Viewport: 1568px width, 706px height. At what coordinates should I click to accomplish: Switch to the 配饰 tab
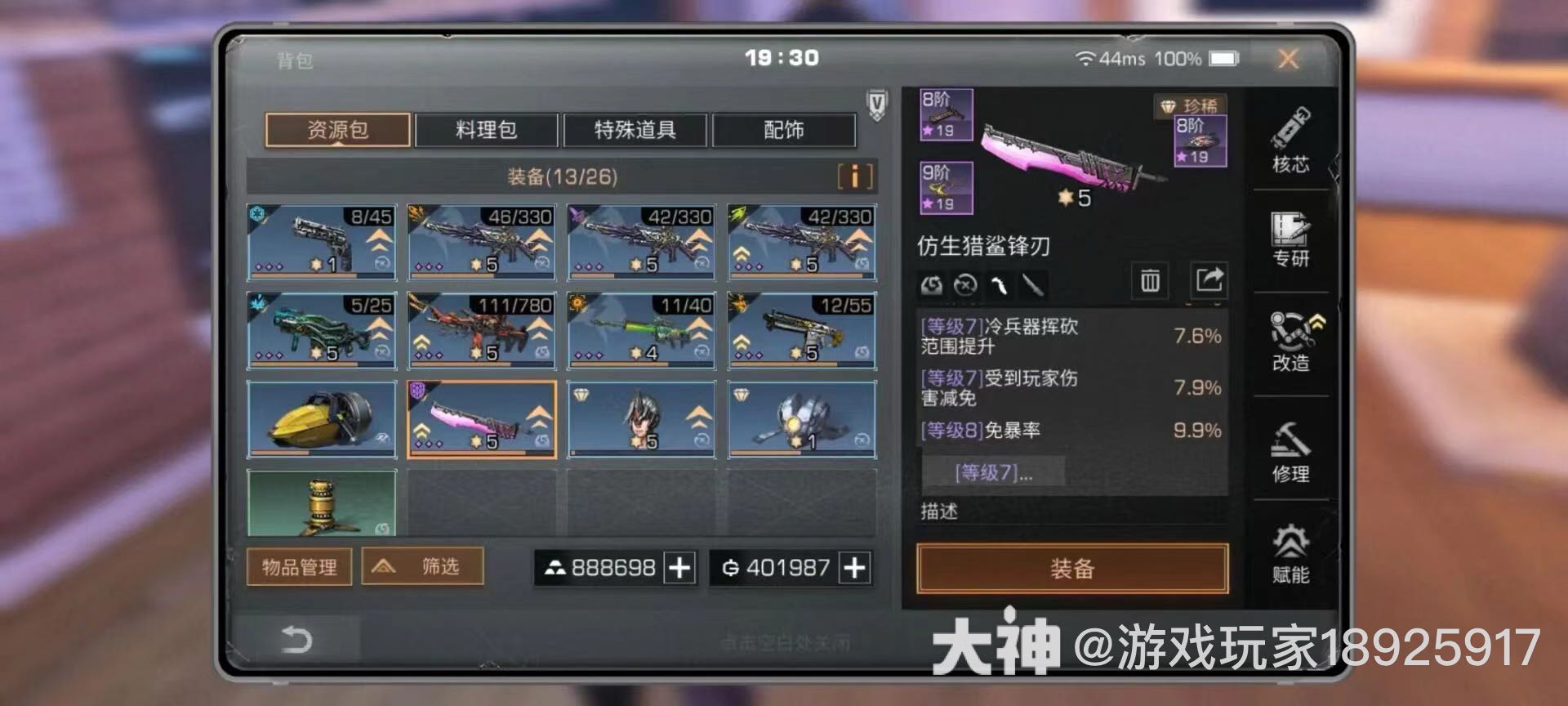[x=783, y=130]
